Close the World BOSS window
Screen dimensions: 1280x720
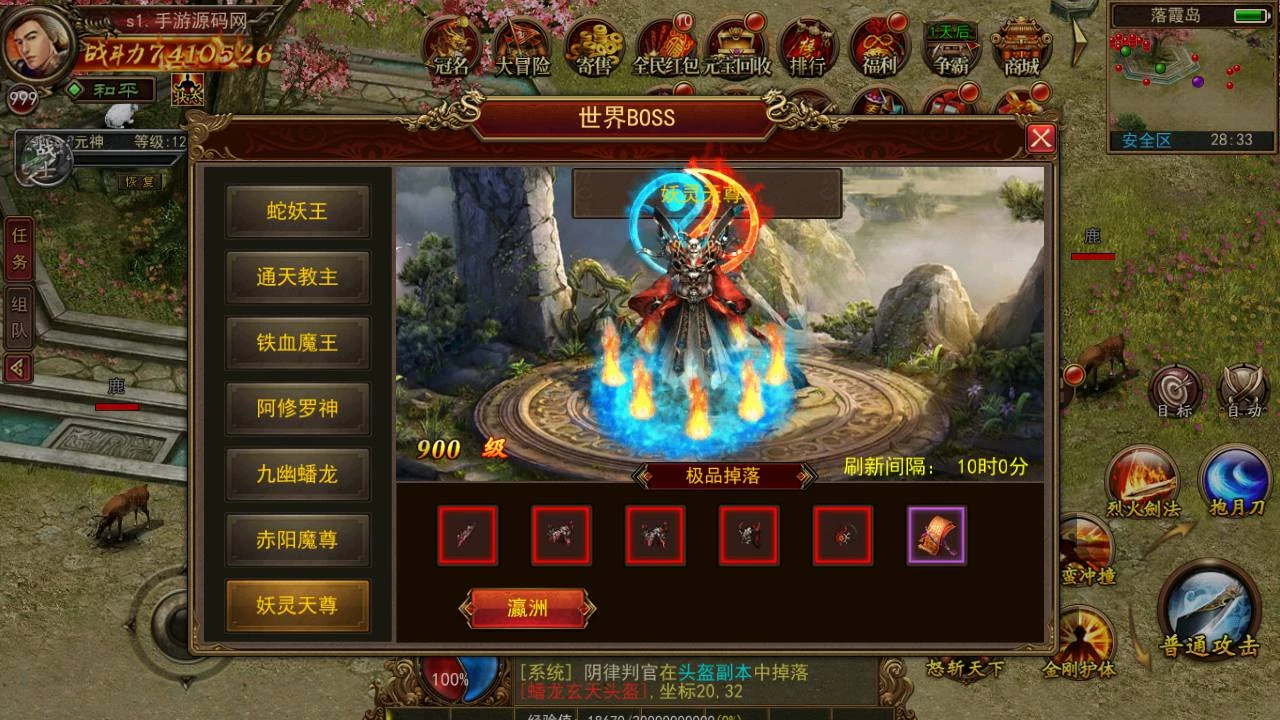tap(1041, 138)
